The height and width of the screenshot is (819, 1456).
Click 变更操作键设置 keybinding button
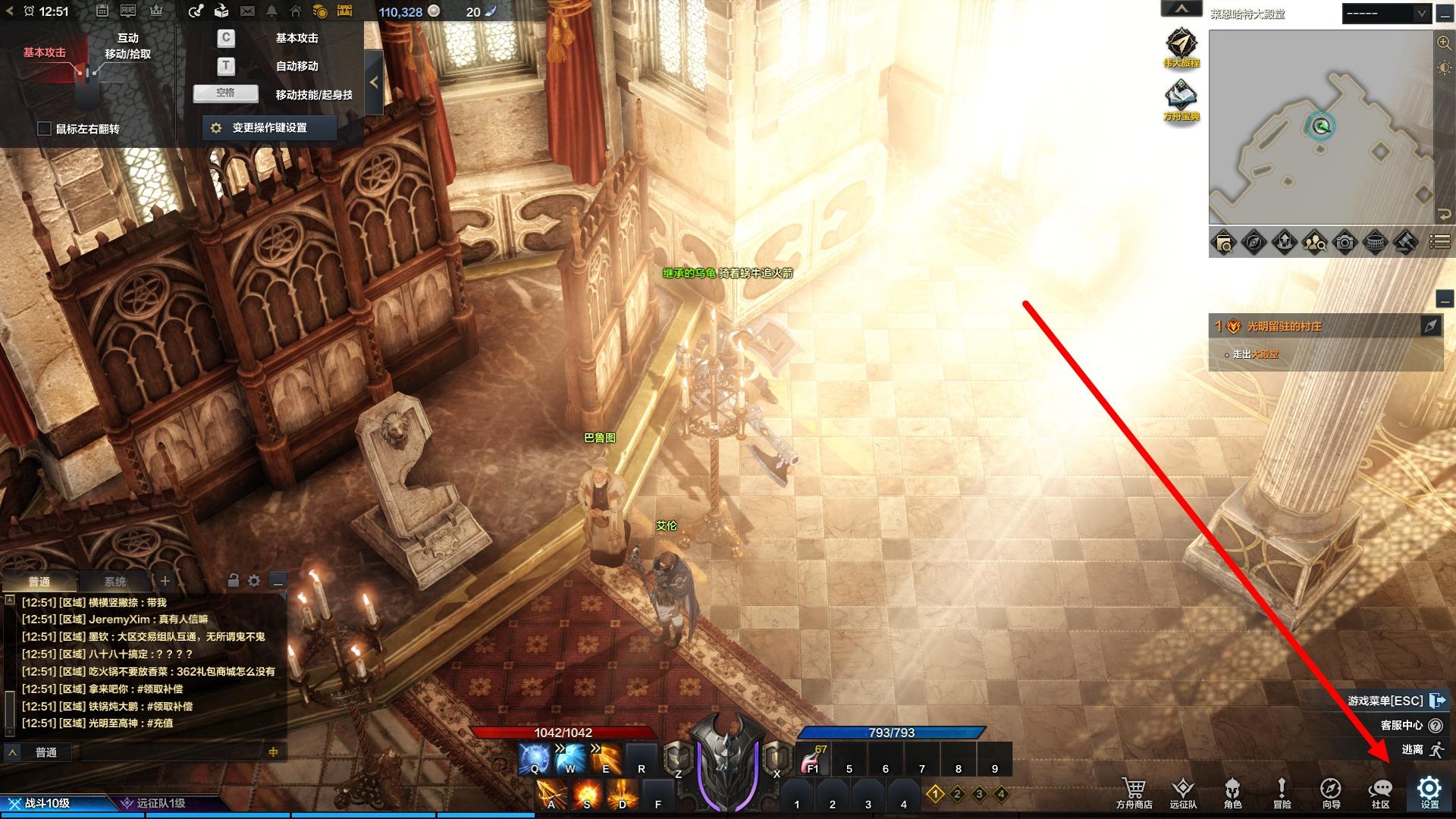(x=270, y=128)
